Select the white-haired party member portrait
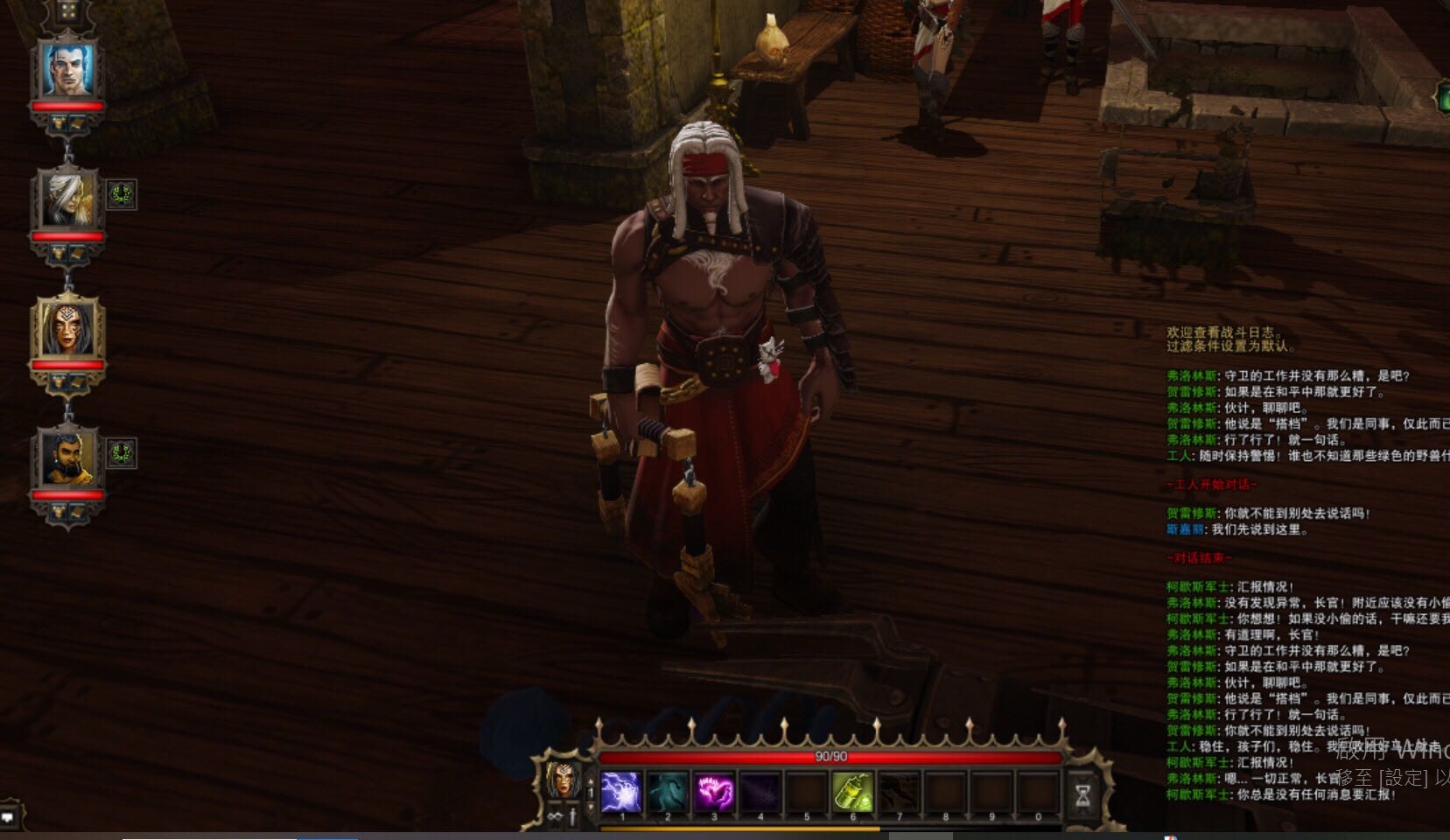Viewport: 1450px width, 840px height. pos(67,199)
